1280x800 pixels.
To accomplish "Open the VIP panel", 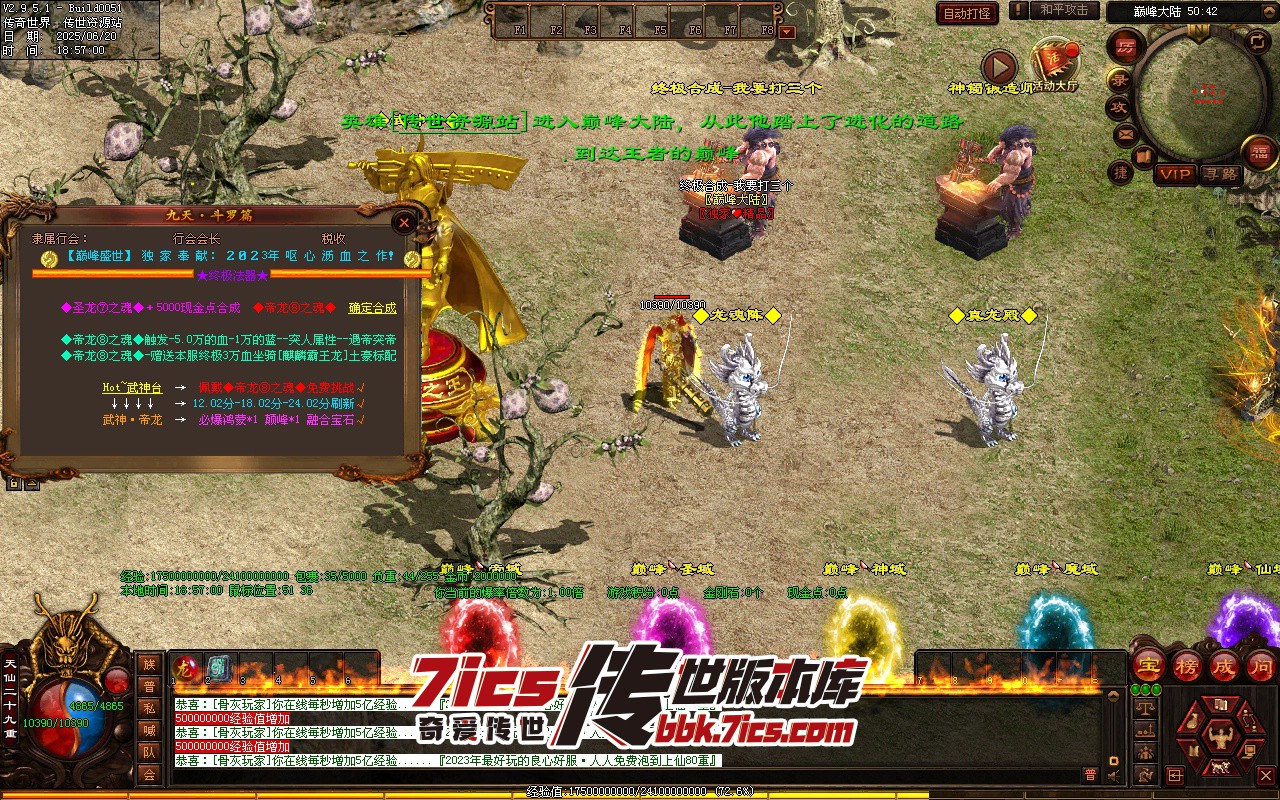I will point(1175,174).
